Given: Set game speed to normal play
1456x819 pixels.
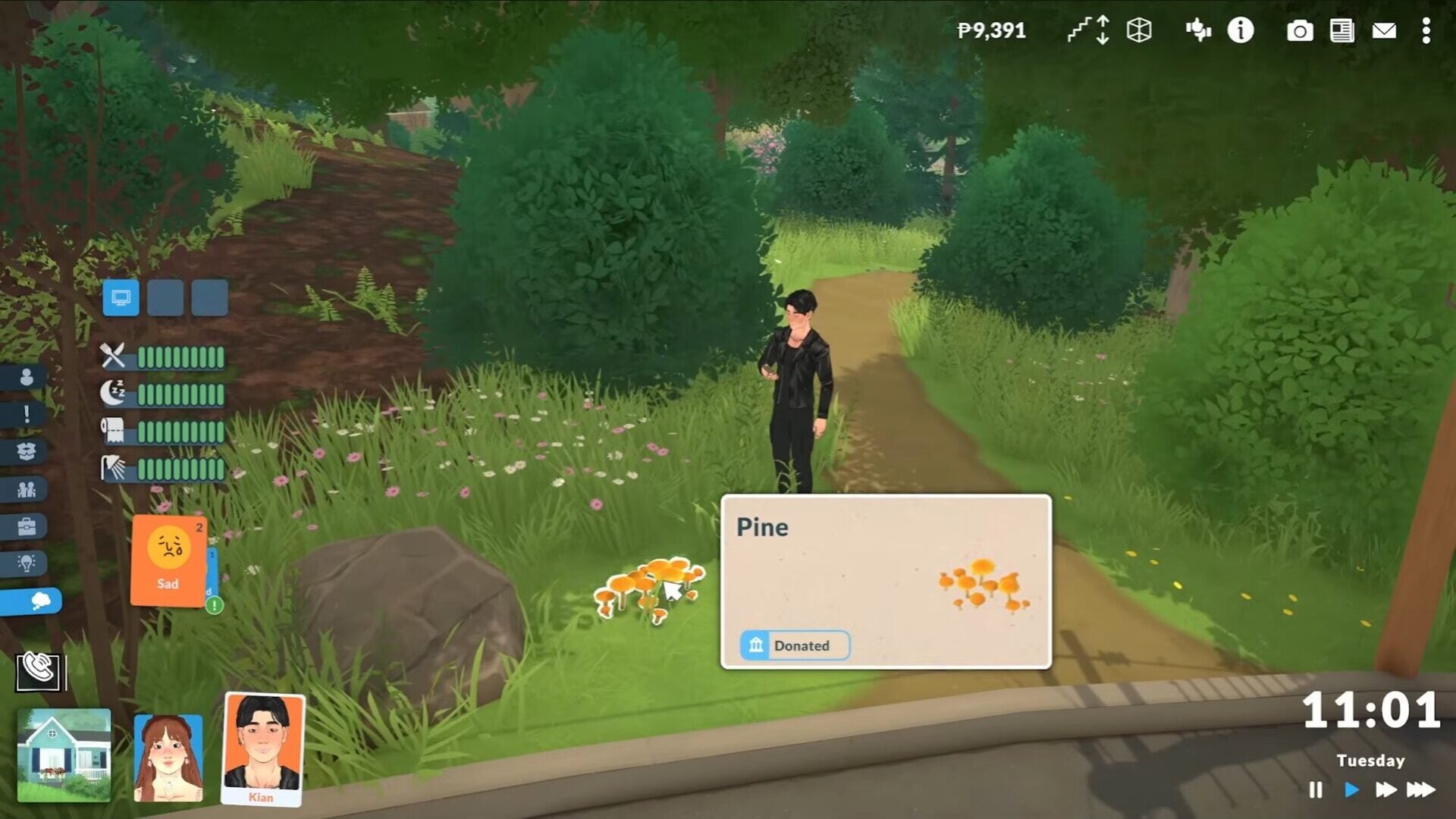Looking at the screenshot, I should [1351, 790].
